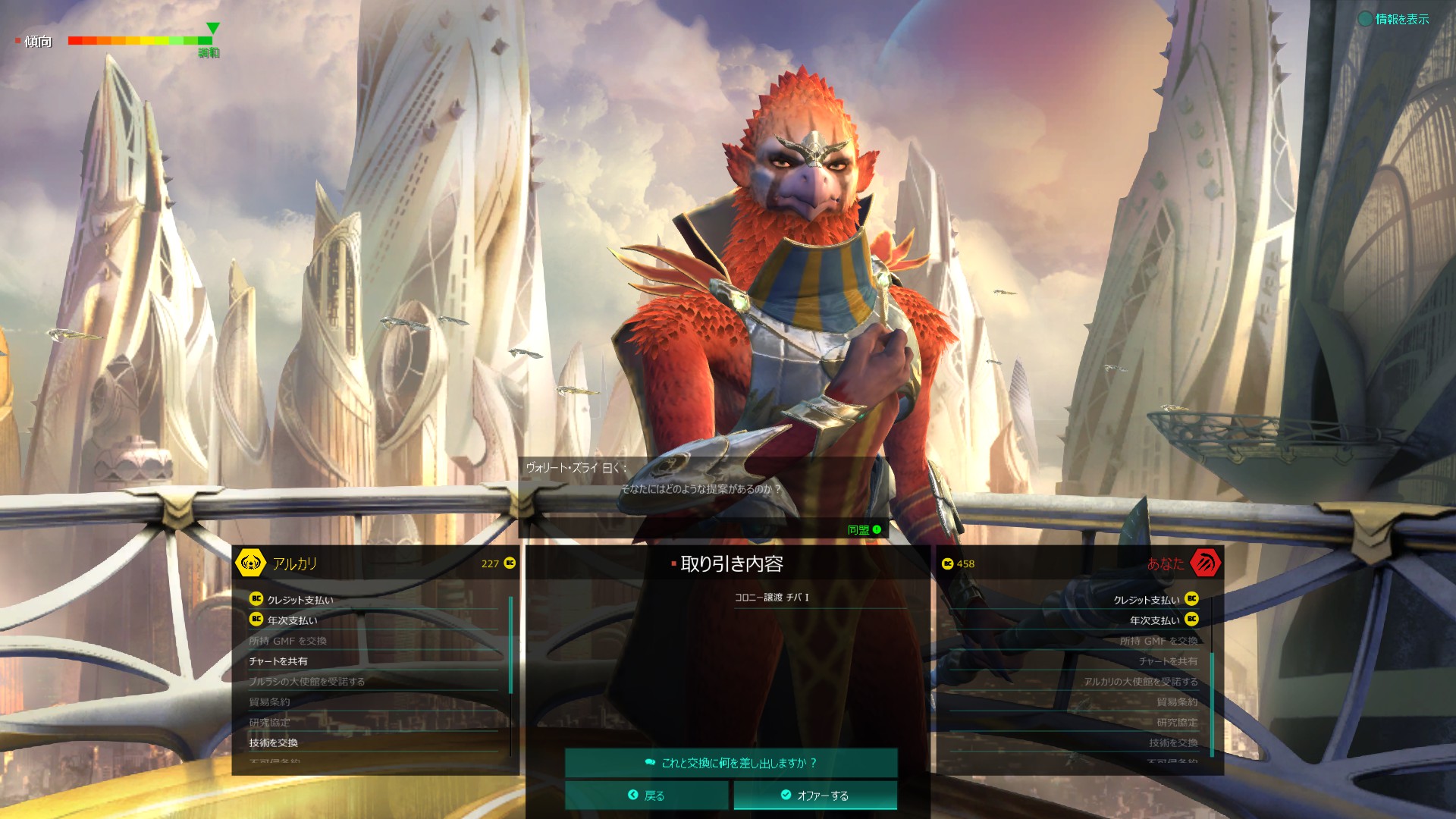Select アルカリ's 技術を交換 option
Screen dimensions: 1456x819
(x=273, y=742)
